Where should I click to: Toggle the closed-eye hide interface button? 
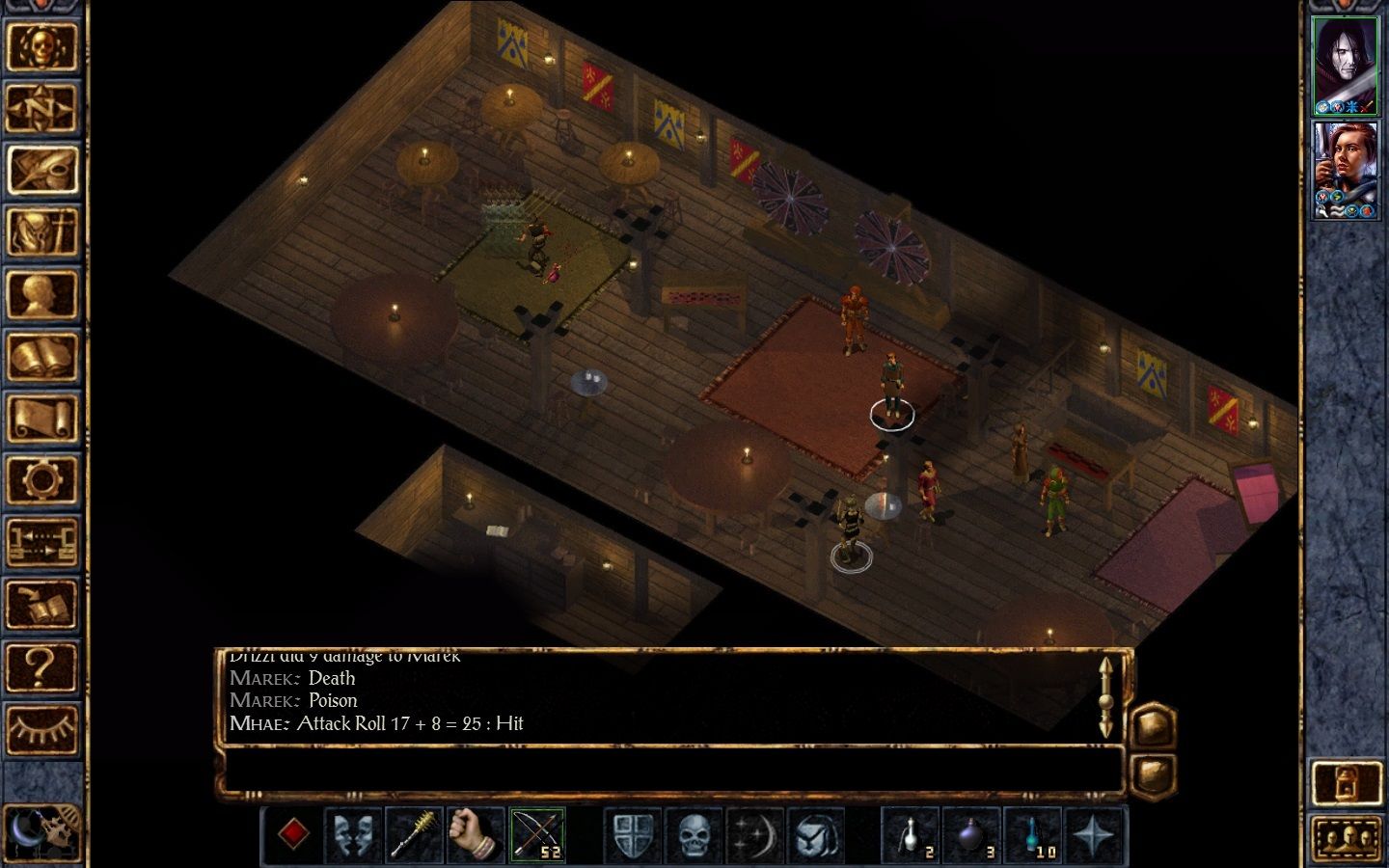[x=41, y=728]
